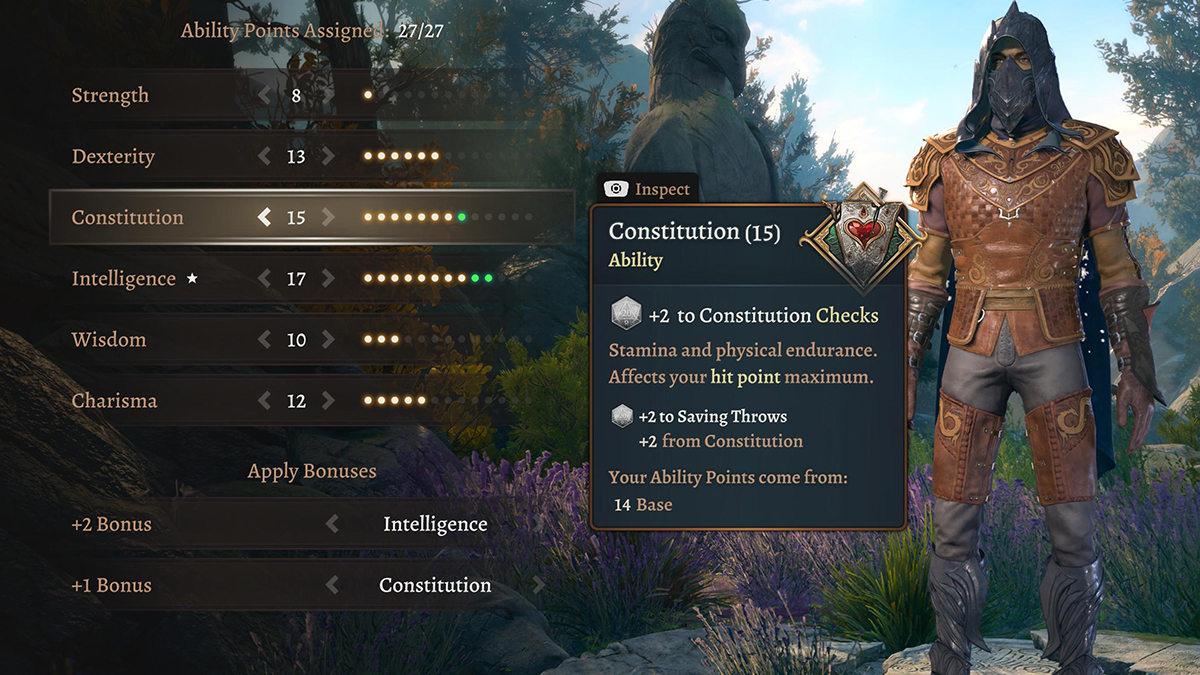Select the Strength ability row
1200x675 pixels.
tap(110, 96)
